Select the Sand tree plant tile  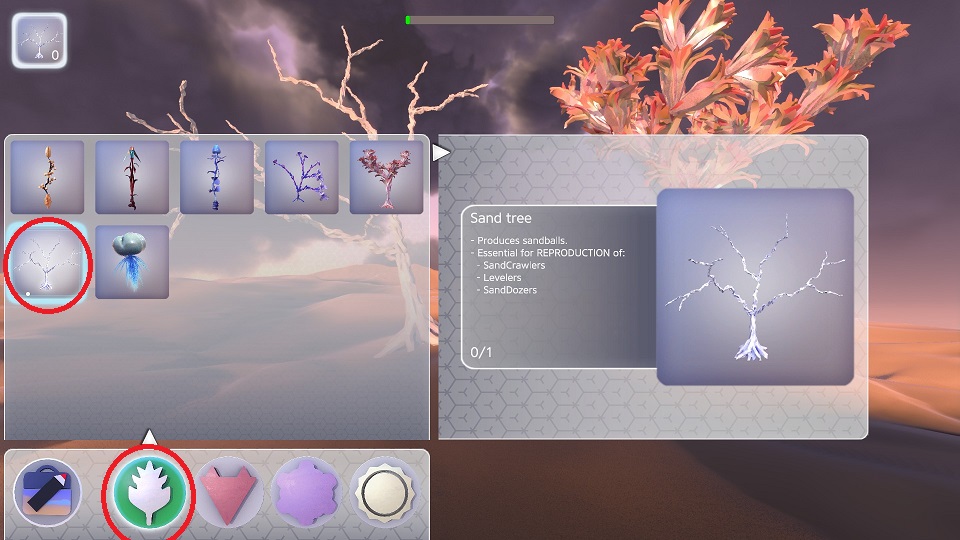click(x=47, y=262)
